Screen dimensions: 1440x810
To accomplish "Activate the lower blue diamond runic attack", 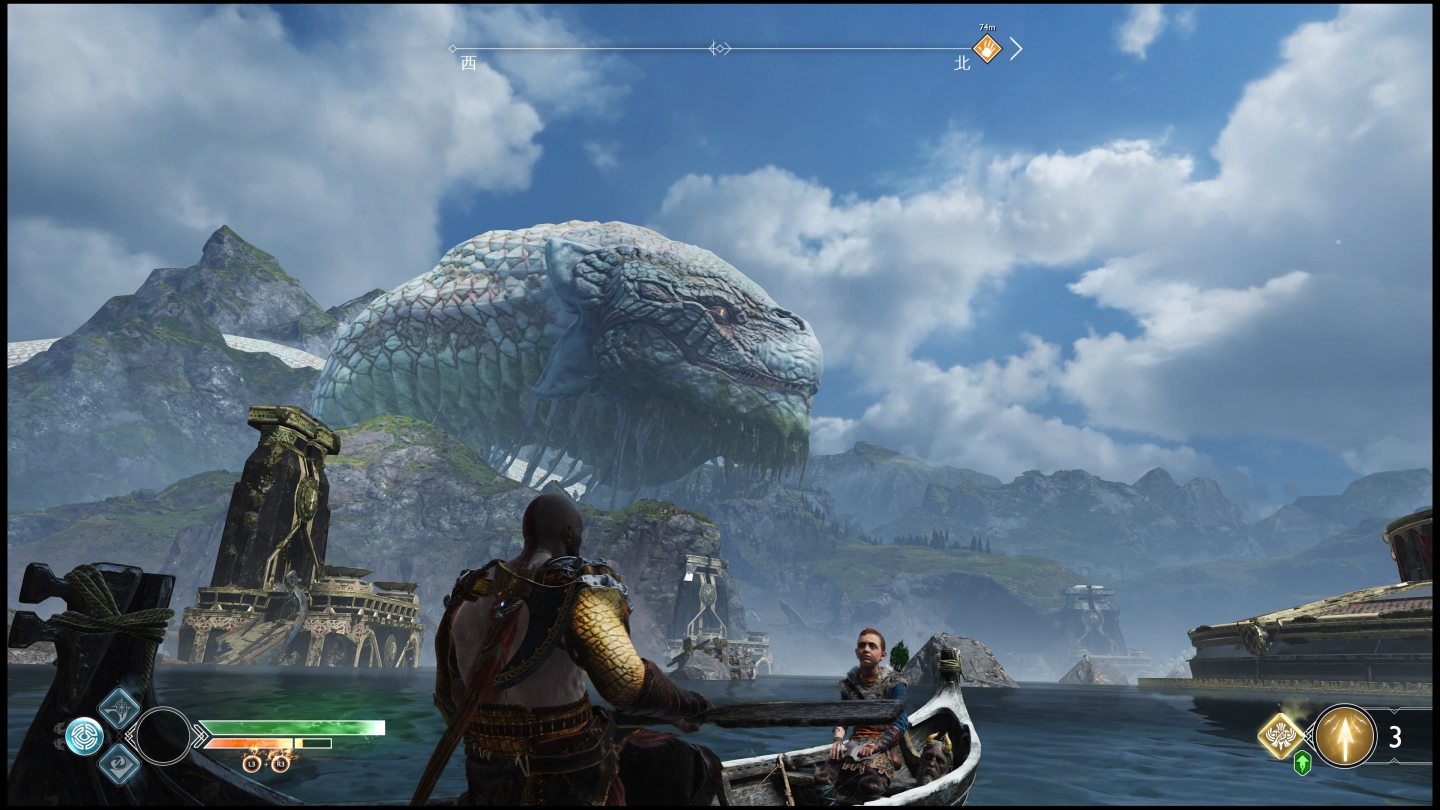I will [x=120, y=764].
